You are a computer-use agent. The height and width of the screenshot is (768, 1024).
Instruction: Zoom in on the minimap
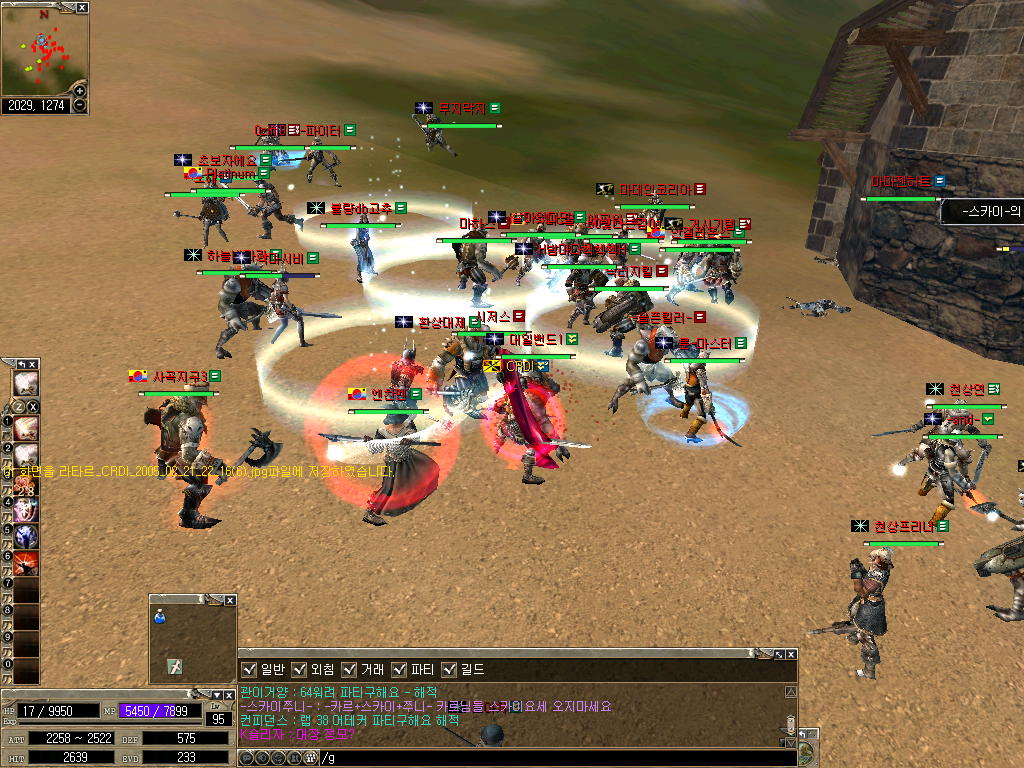(x=80, y=91)
